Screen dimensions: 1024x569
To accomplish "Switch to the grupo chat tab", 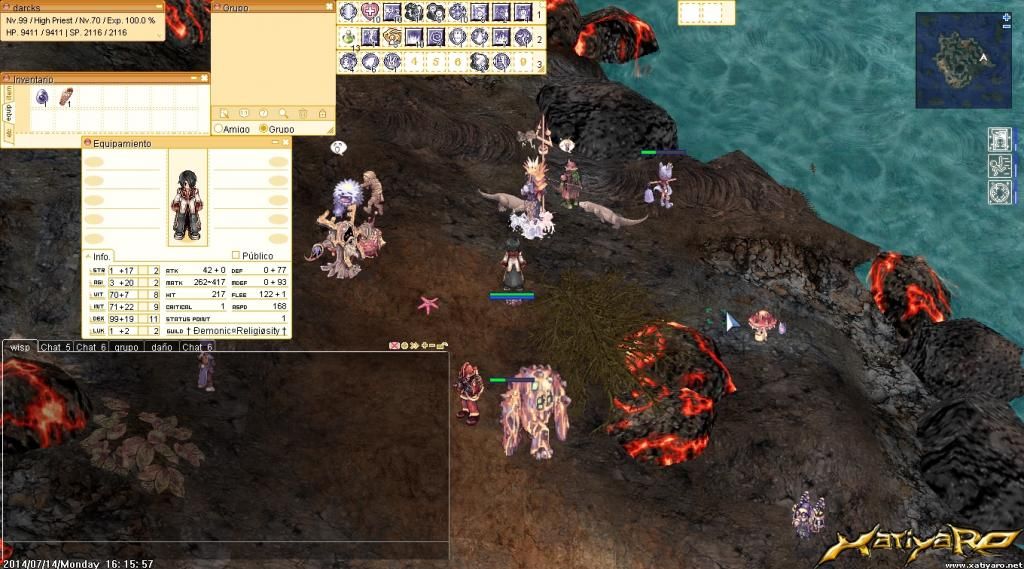I will click(126, 347).
